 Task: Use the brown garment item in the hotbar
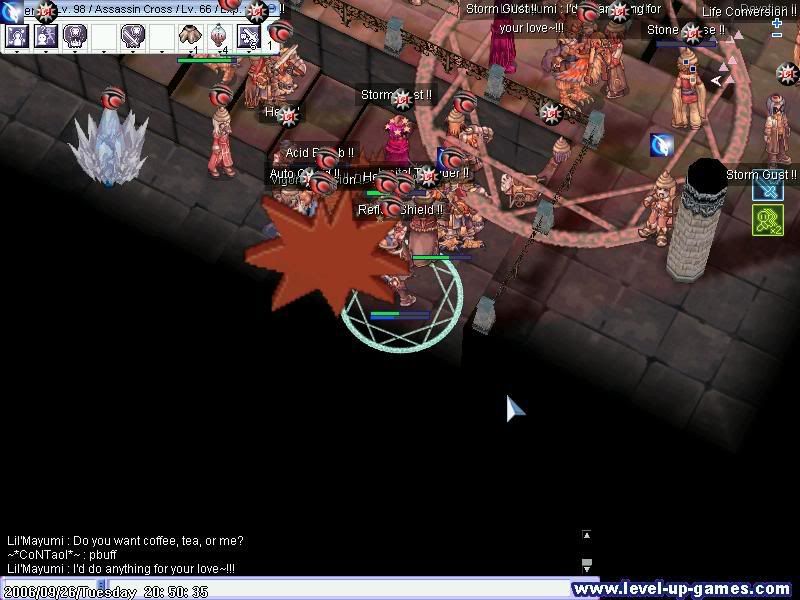191,37
